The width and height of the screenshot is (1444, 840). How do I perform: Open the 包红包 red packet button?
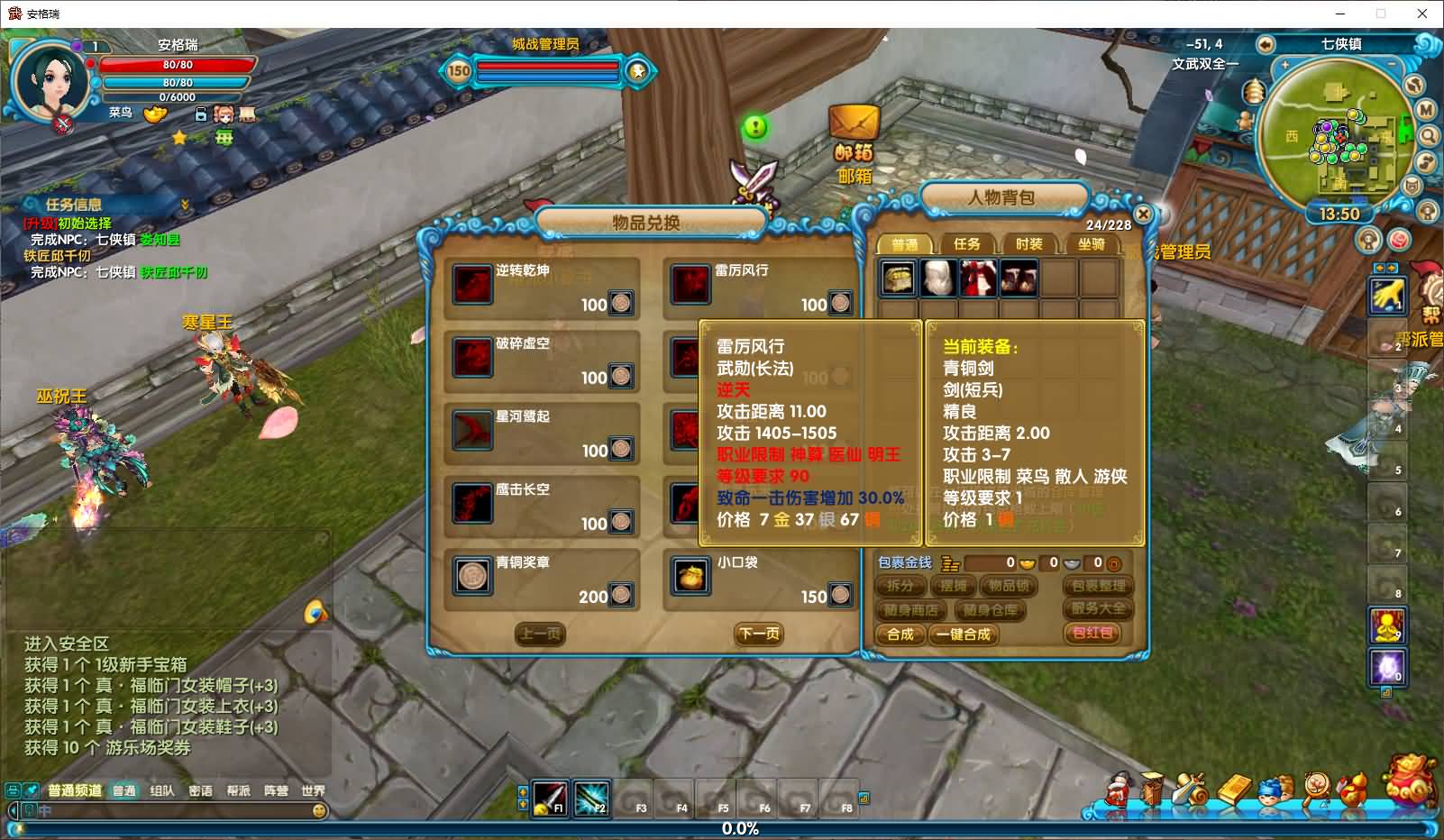[1092, 633]
